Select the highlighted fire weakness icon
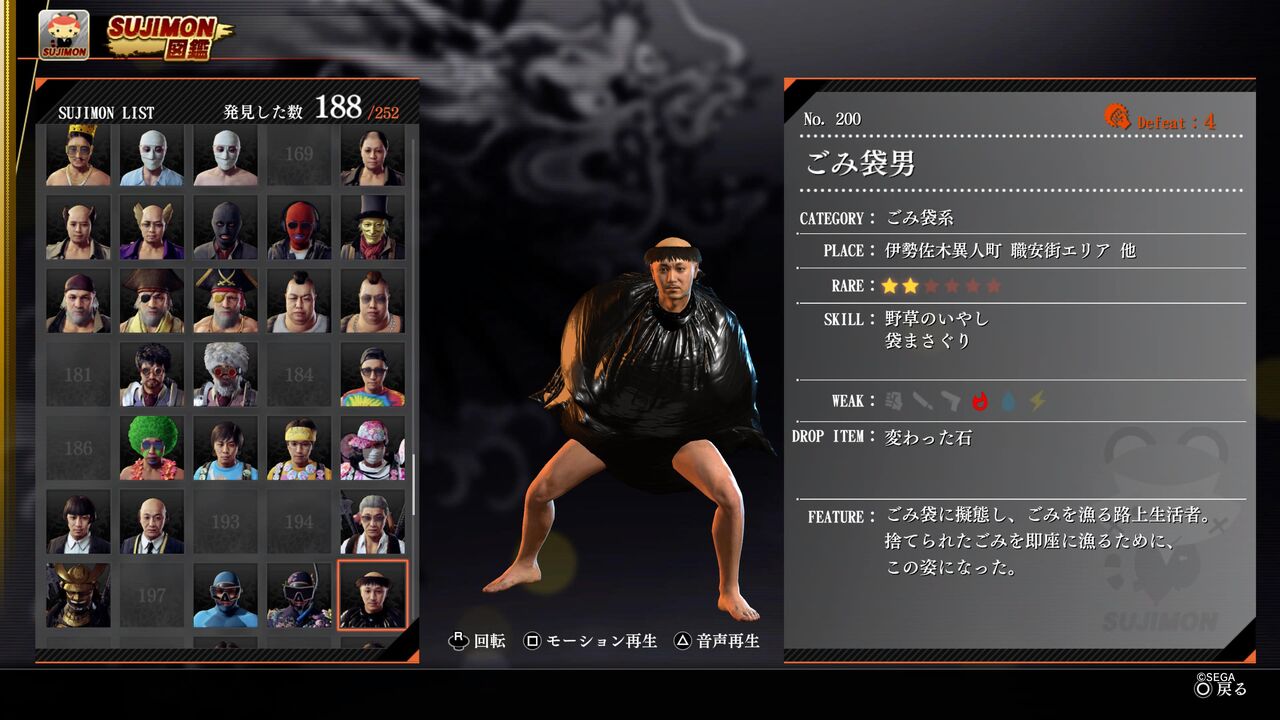The width and height of the screenshot is (1280, 720). [979, 400]
